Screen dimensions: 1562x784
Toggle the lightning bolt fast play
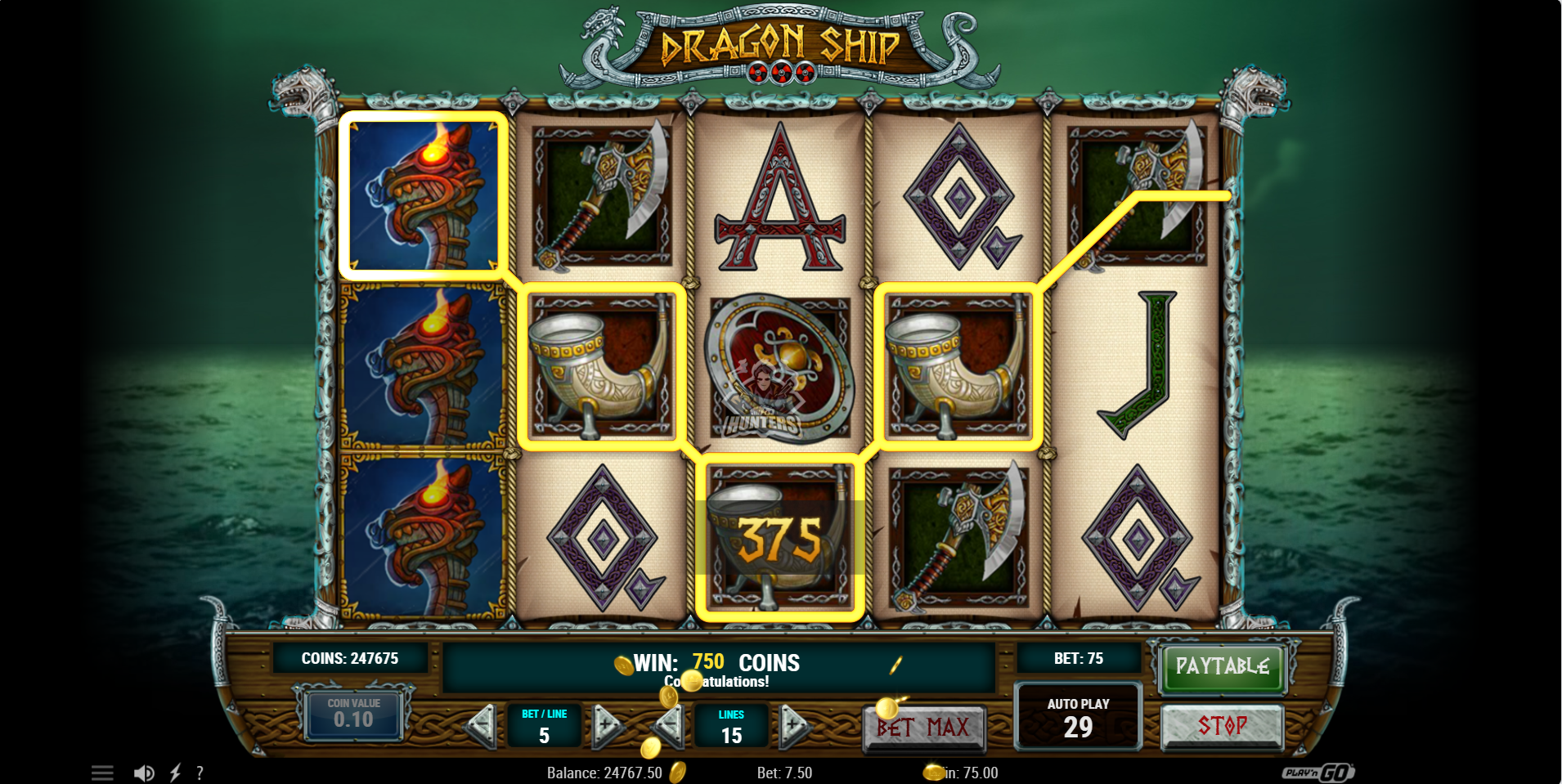click(x=175, y=773)
